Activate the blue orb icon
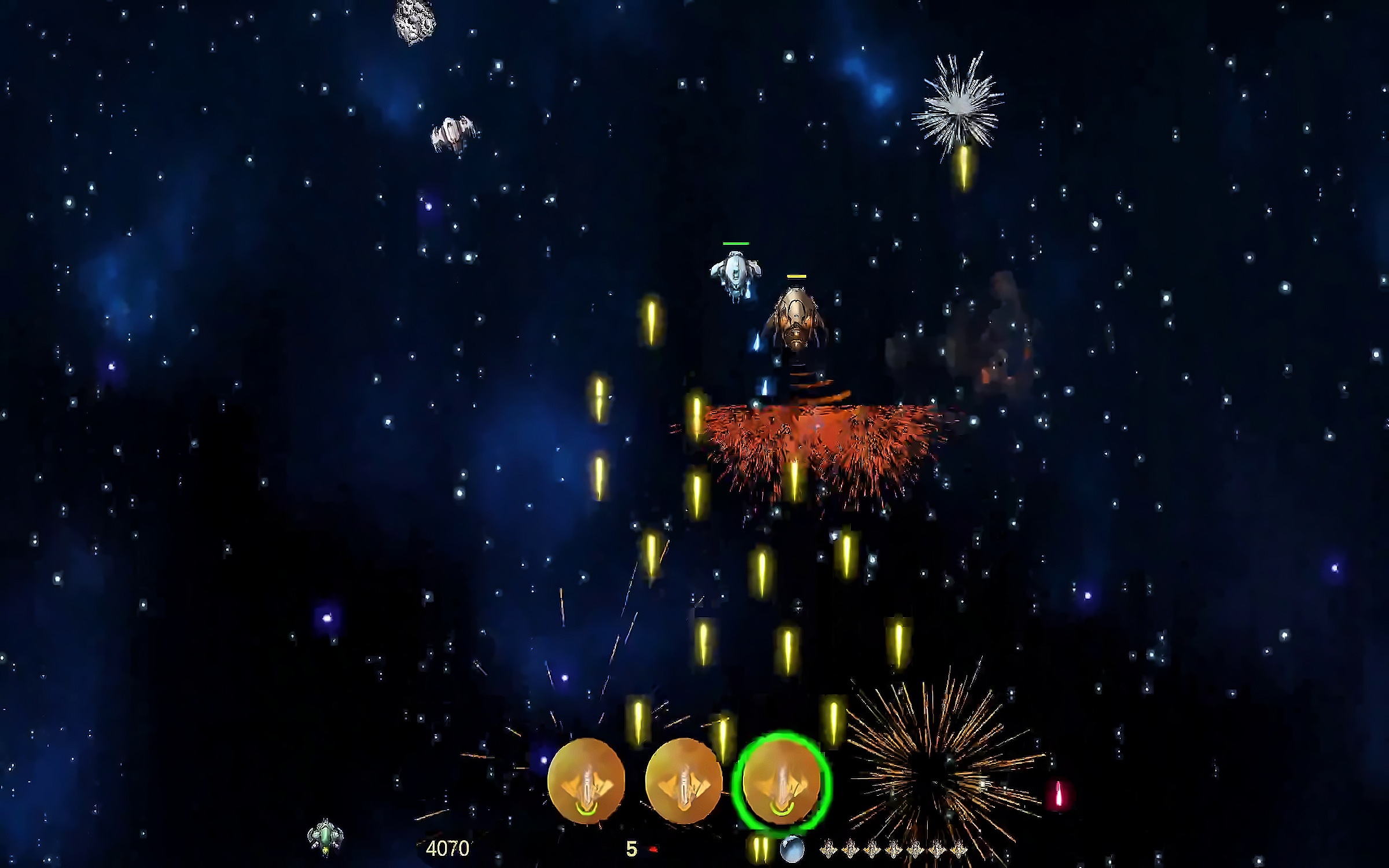The width and height of the screenshot is (1389, 868). (792, 850)
